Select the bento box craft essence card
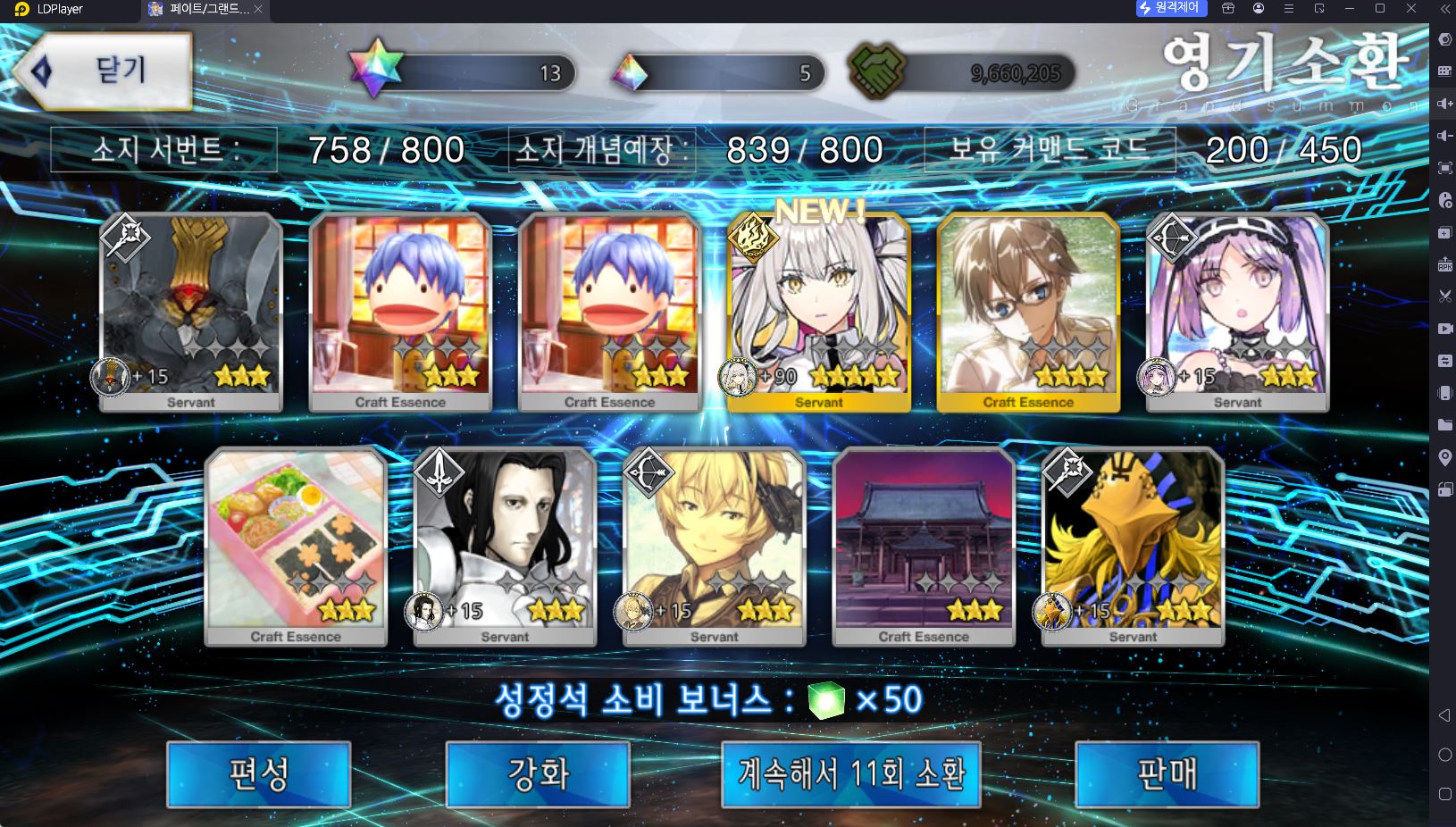The width and height of the screenshot is (1456, 827). (296, 547)
